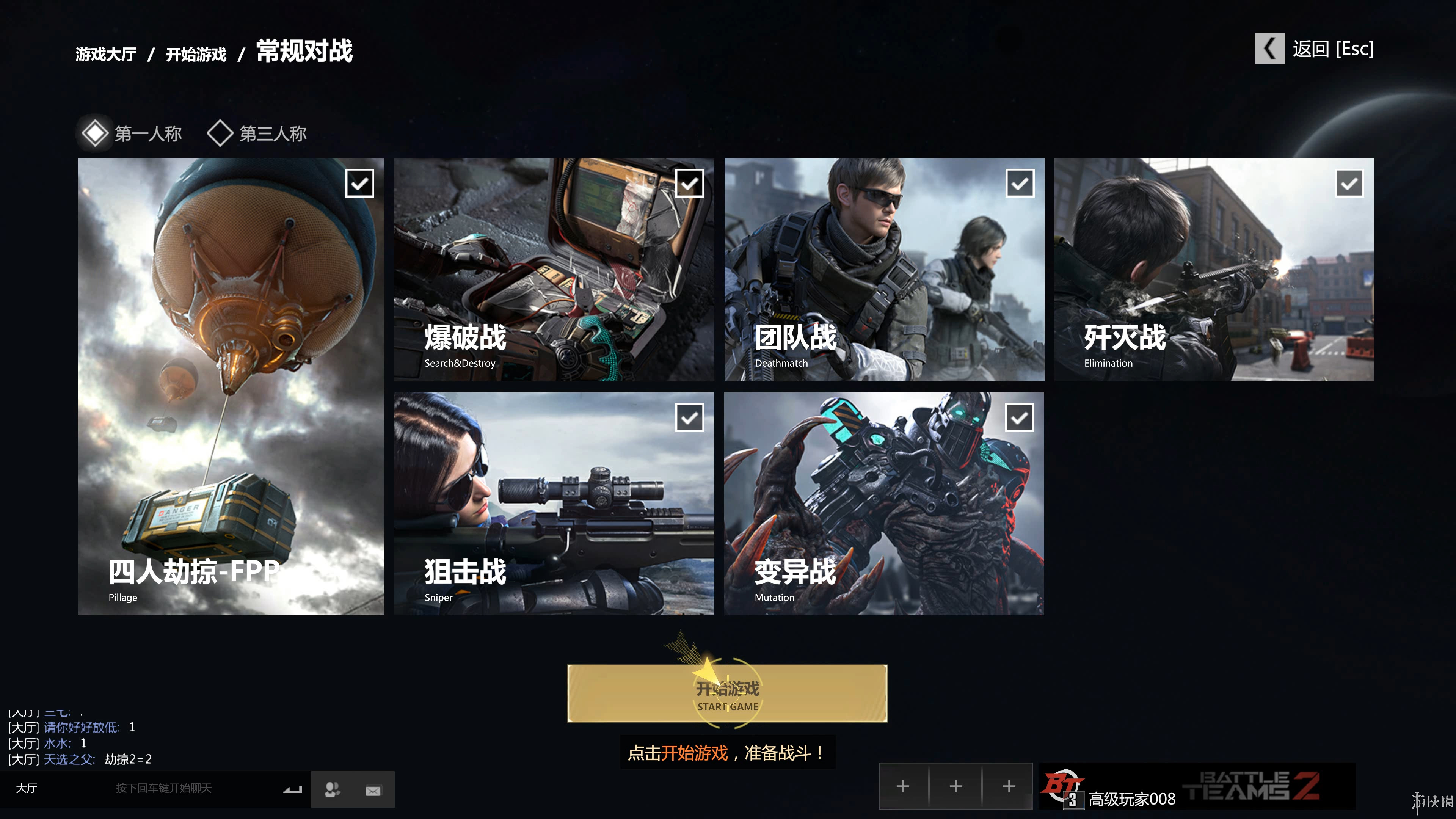This screenshot has height=819, width=1456.
Task: Toggle the Mutation mode checkbox
Action: (1020, 418)
